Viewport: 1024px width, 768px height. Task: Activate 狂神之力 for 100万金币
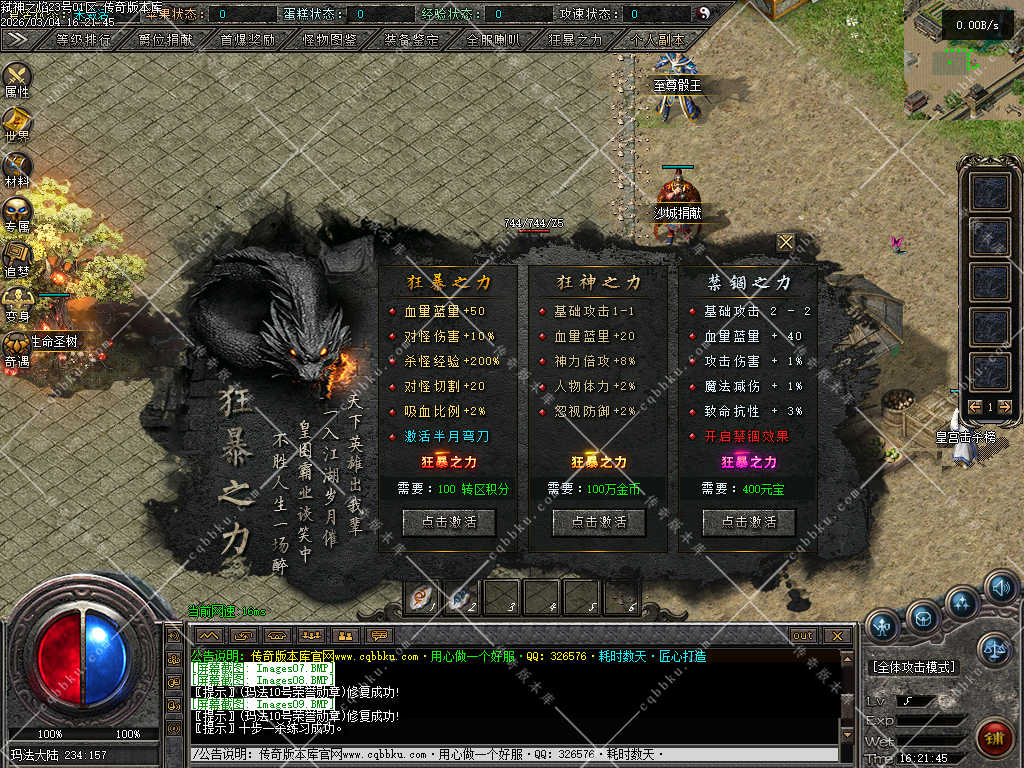(598, 522)
